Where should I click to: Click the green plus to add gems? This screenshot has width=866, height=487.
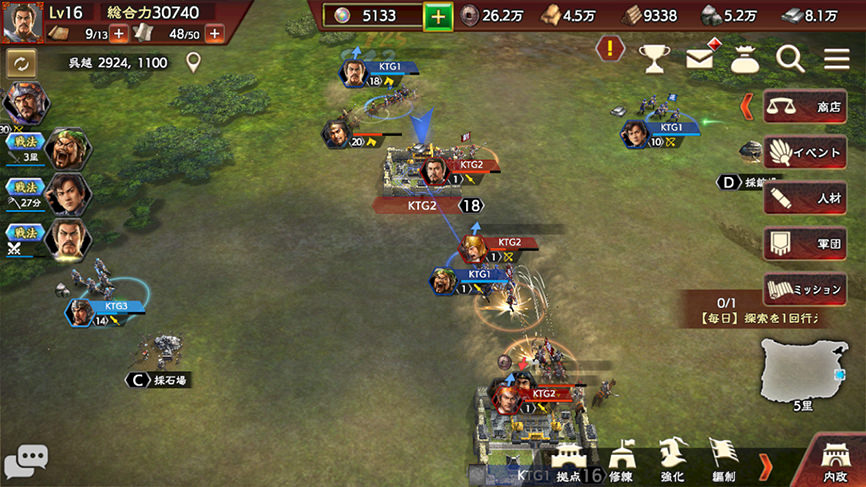coord(438,16)
